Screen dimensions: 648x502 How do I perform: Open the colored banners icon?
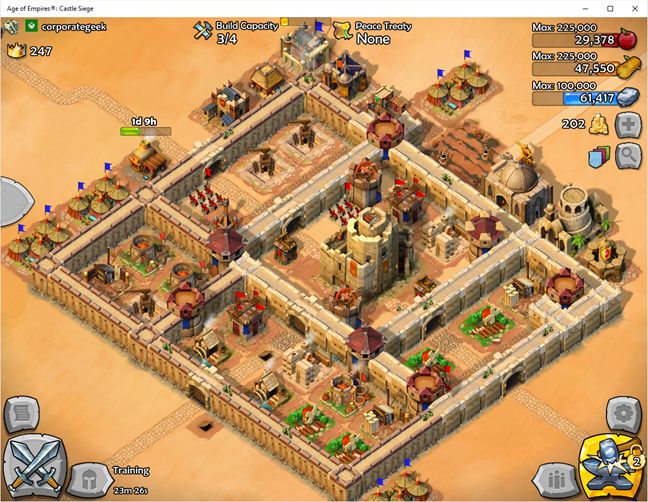598,156
